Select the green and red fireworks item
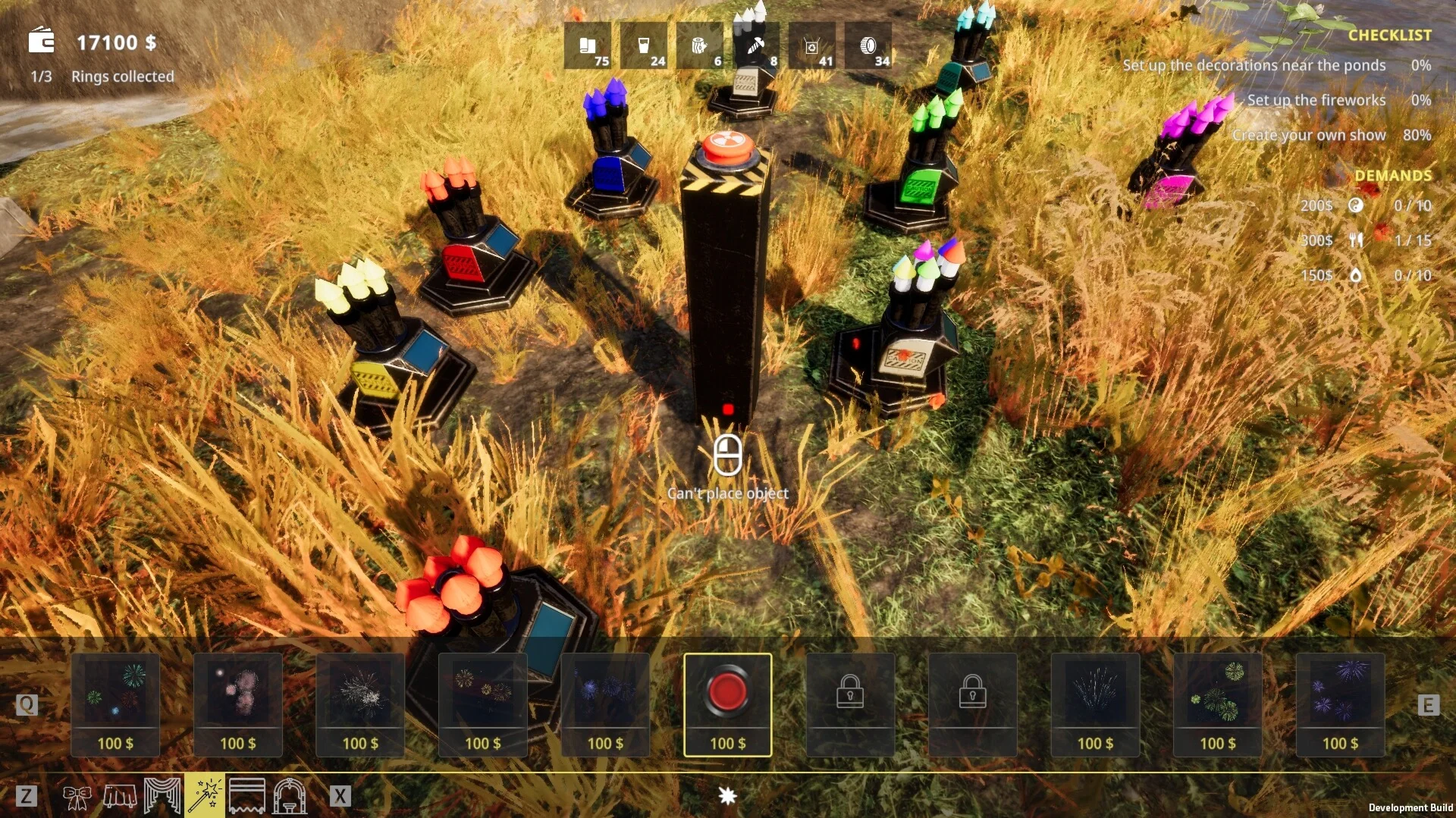1456x818 pixels. pos(115,704)
